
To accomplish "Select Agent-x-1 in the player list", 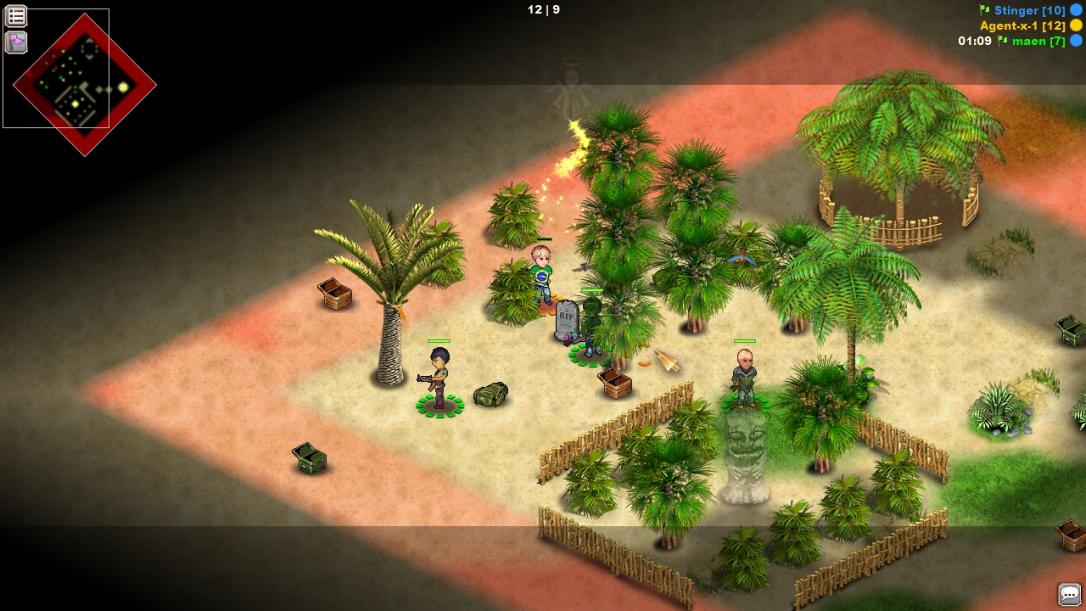I will (x=1022, y=25).
